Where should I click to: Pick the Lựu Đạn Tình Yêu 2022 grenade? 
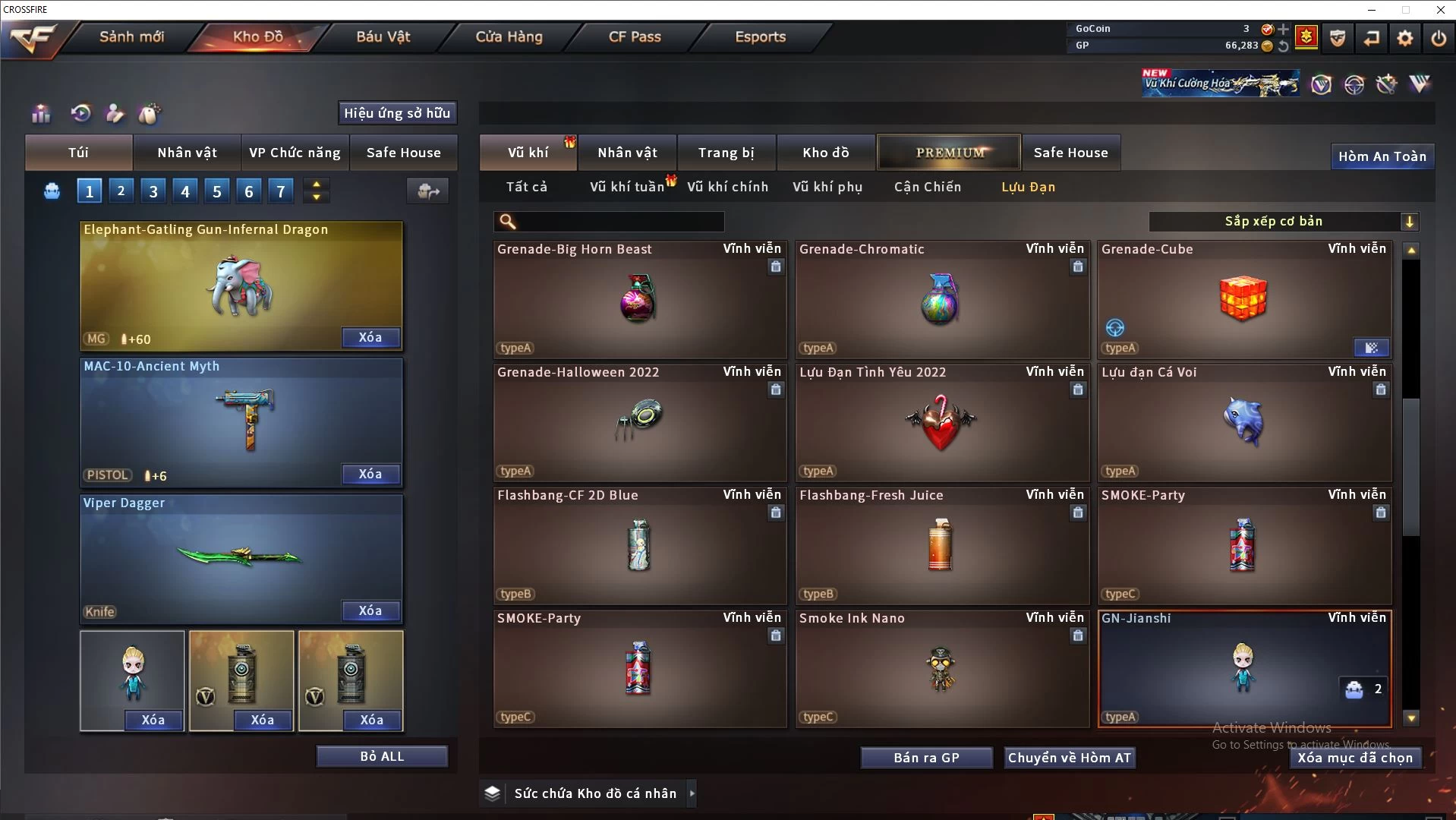point(941,423)
